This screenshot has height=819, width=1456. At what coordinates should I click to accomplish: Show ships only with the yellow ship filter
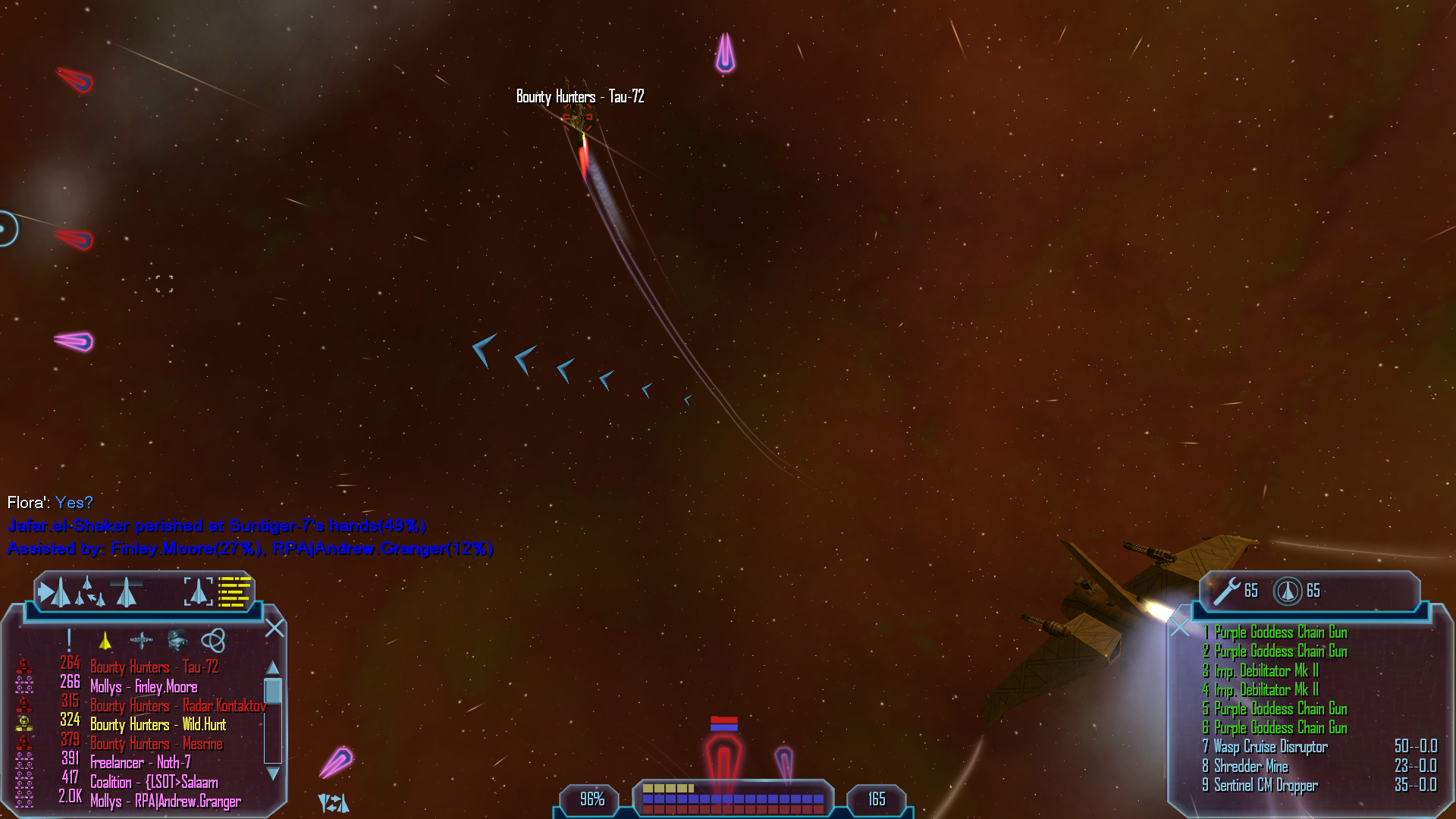[x=105, y=642]
